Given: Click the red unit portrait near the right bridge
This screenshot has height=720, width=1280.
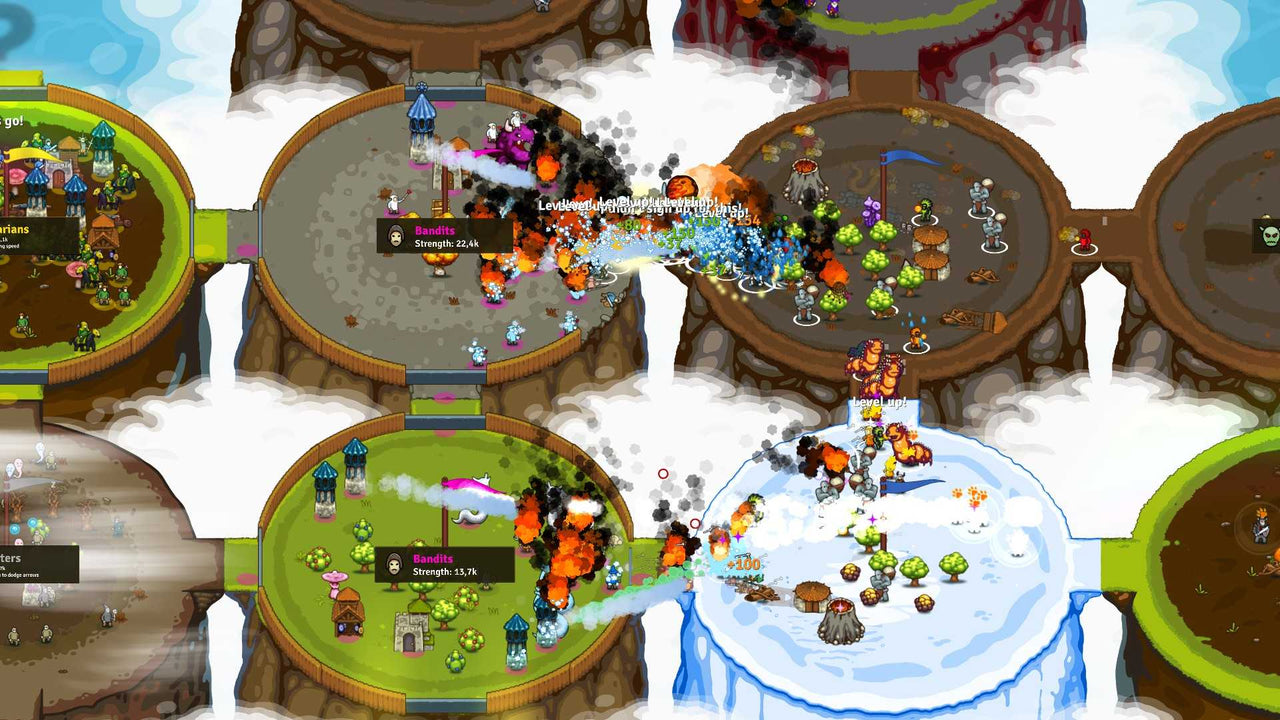Looking at the screenshot, I should click(x=1085, y=238).
